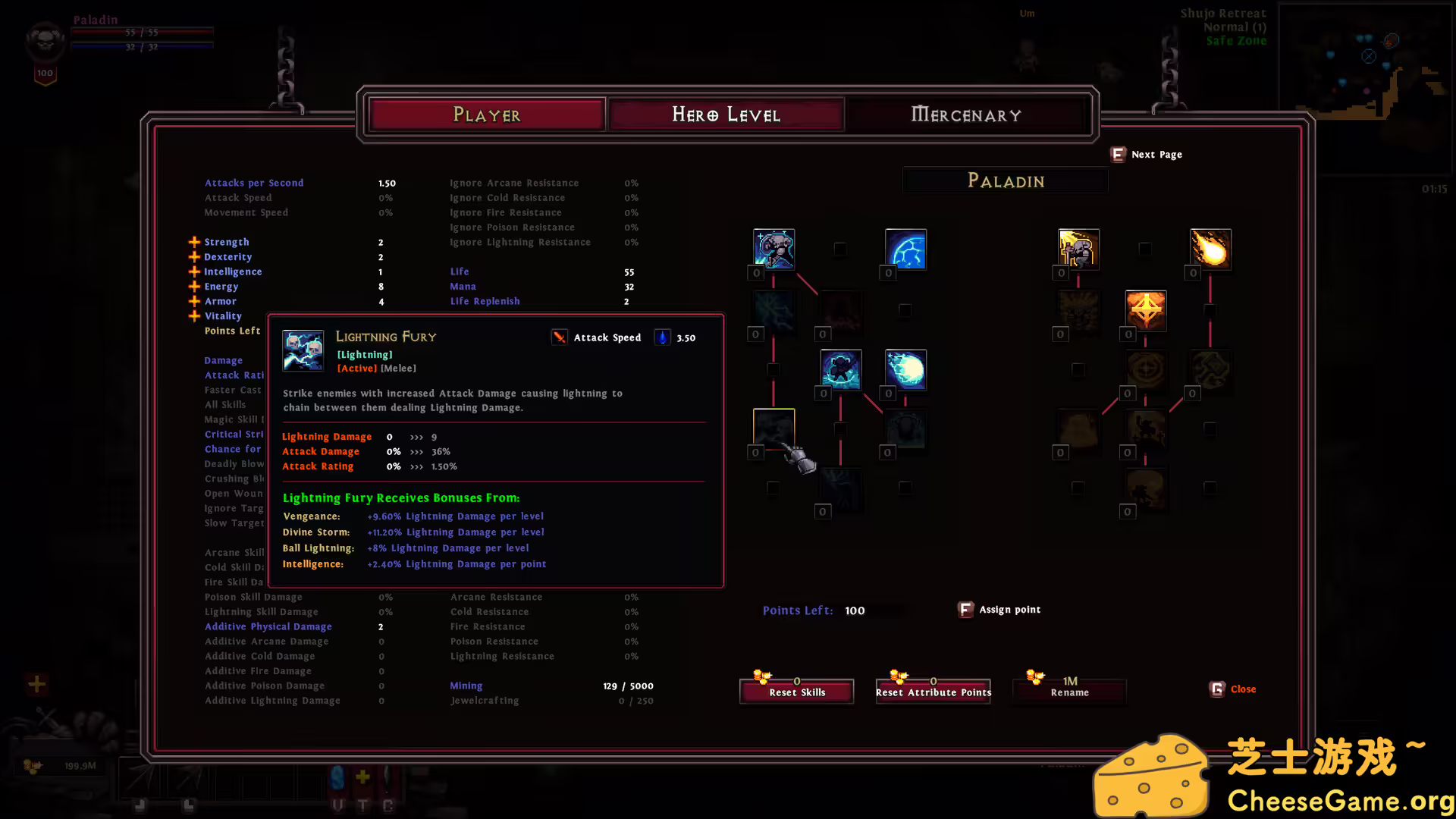Click the plus icon beside Strength

(194, 242)
